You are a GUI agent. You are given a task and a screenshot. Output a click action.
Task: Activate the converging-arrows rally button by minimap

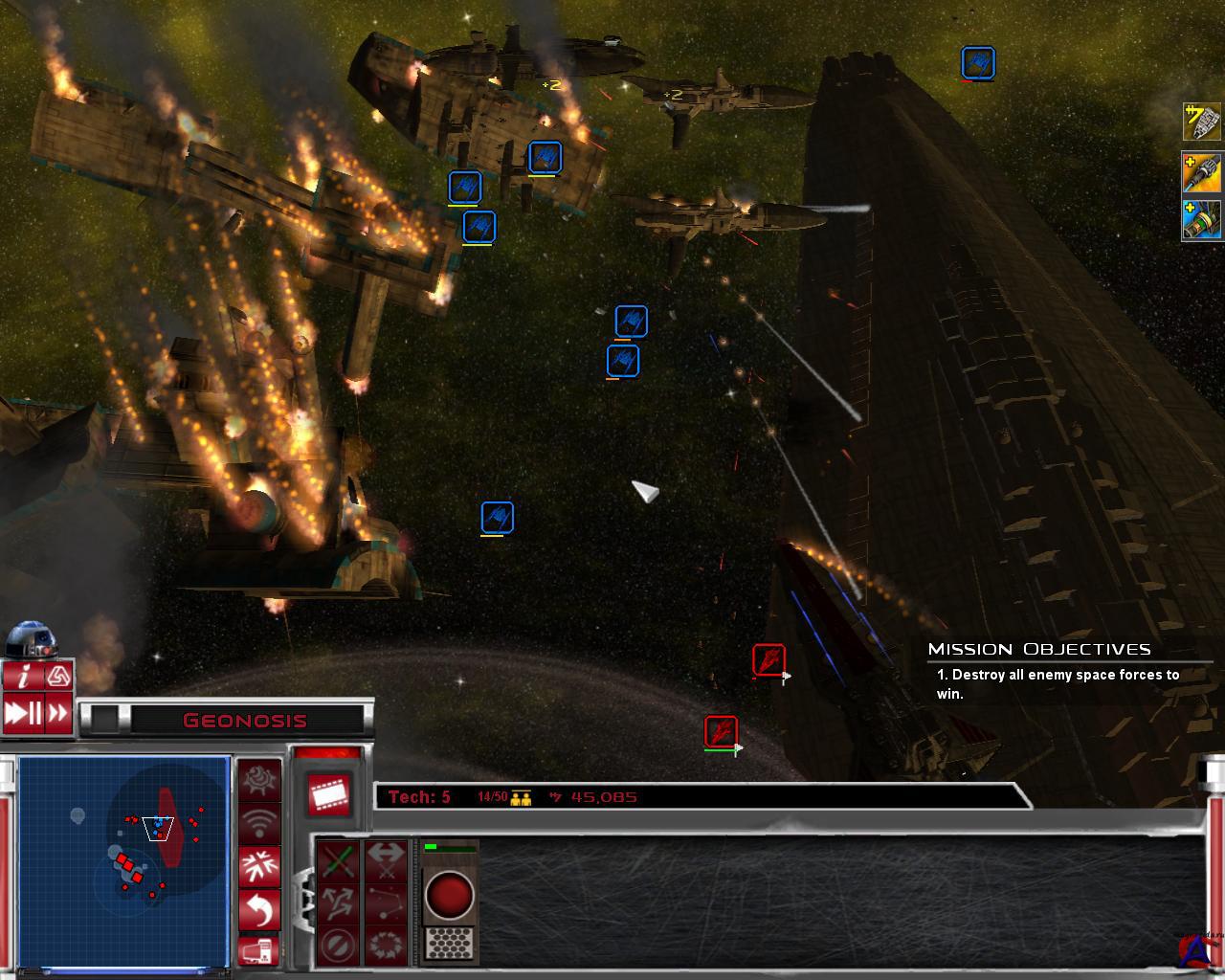(x=259, y=864)
